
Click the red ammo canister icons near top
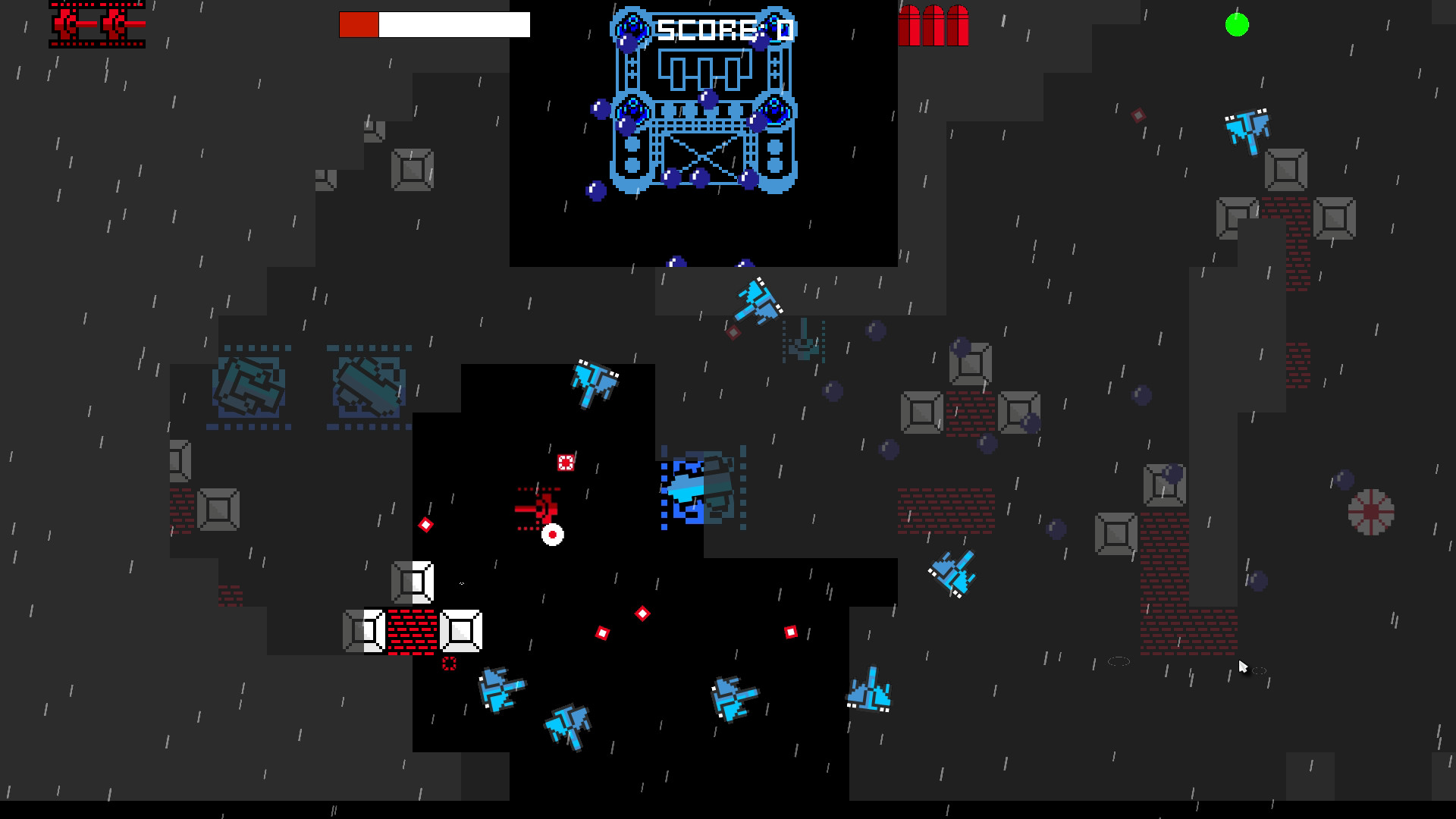pyautogui.click(x=934, y=25)
